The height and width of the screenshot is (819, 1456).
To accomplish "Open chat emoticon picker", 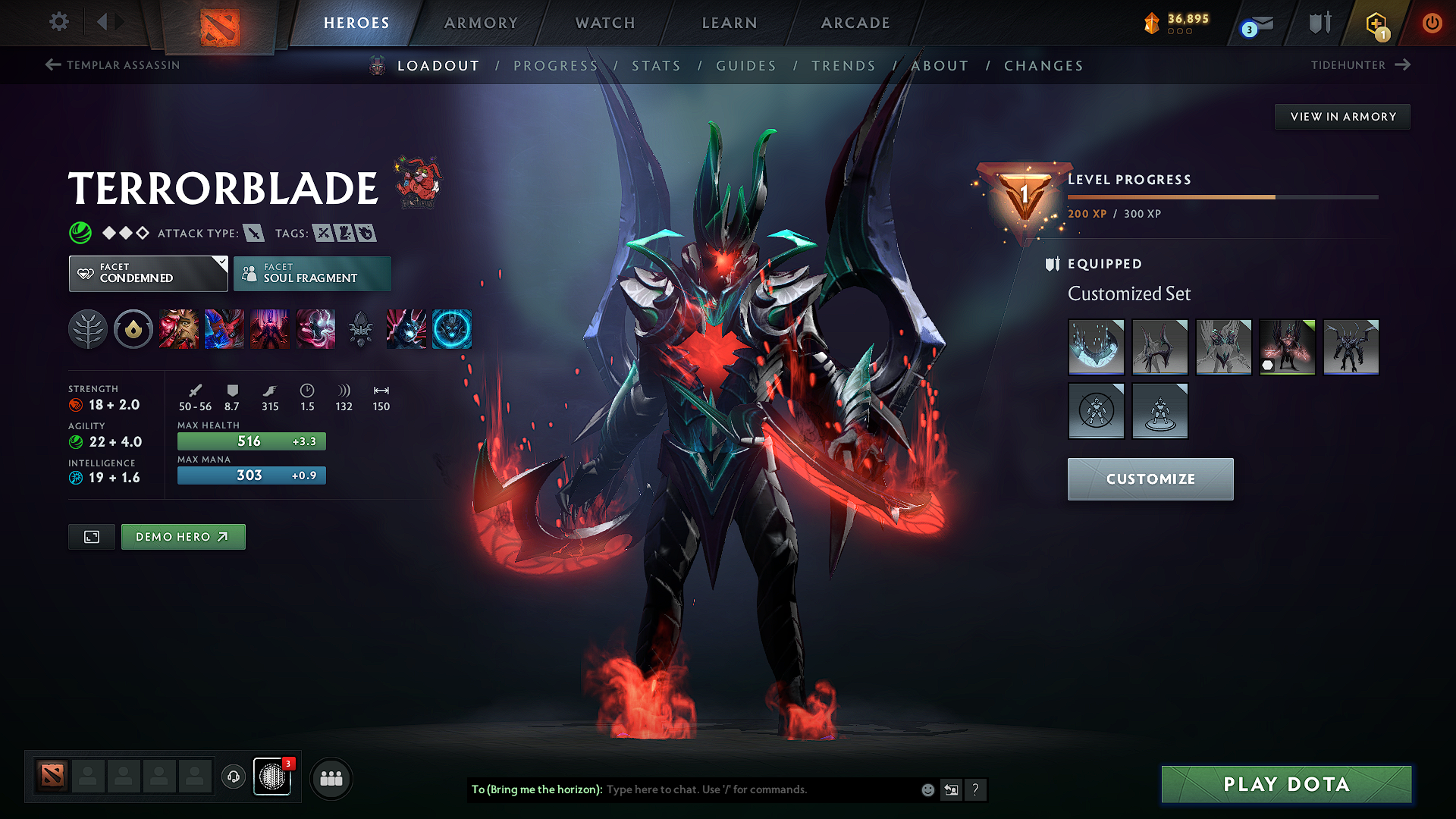I will [x=927, y=789].
